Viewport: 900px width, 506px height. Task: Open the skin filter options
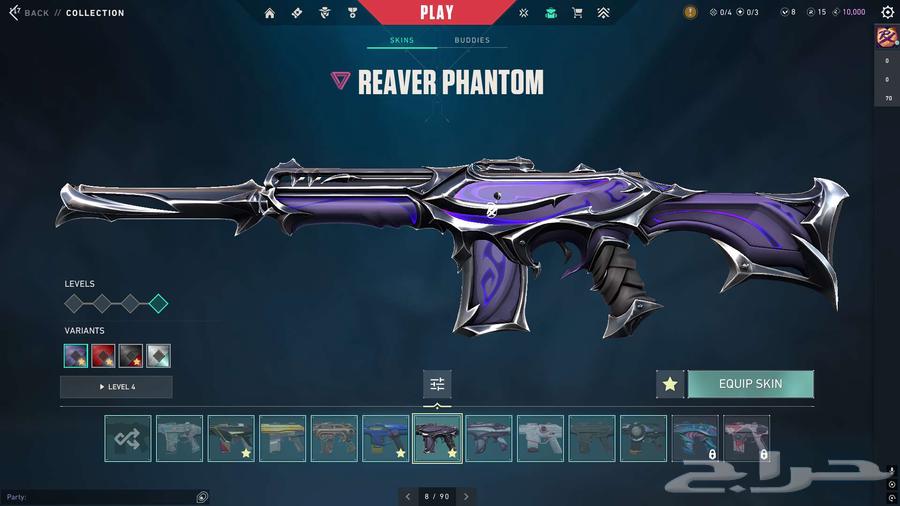tap(437, 384)
